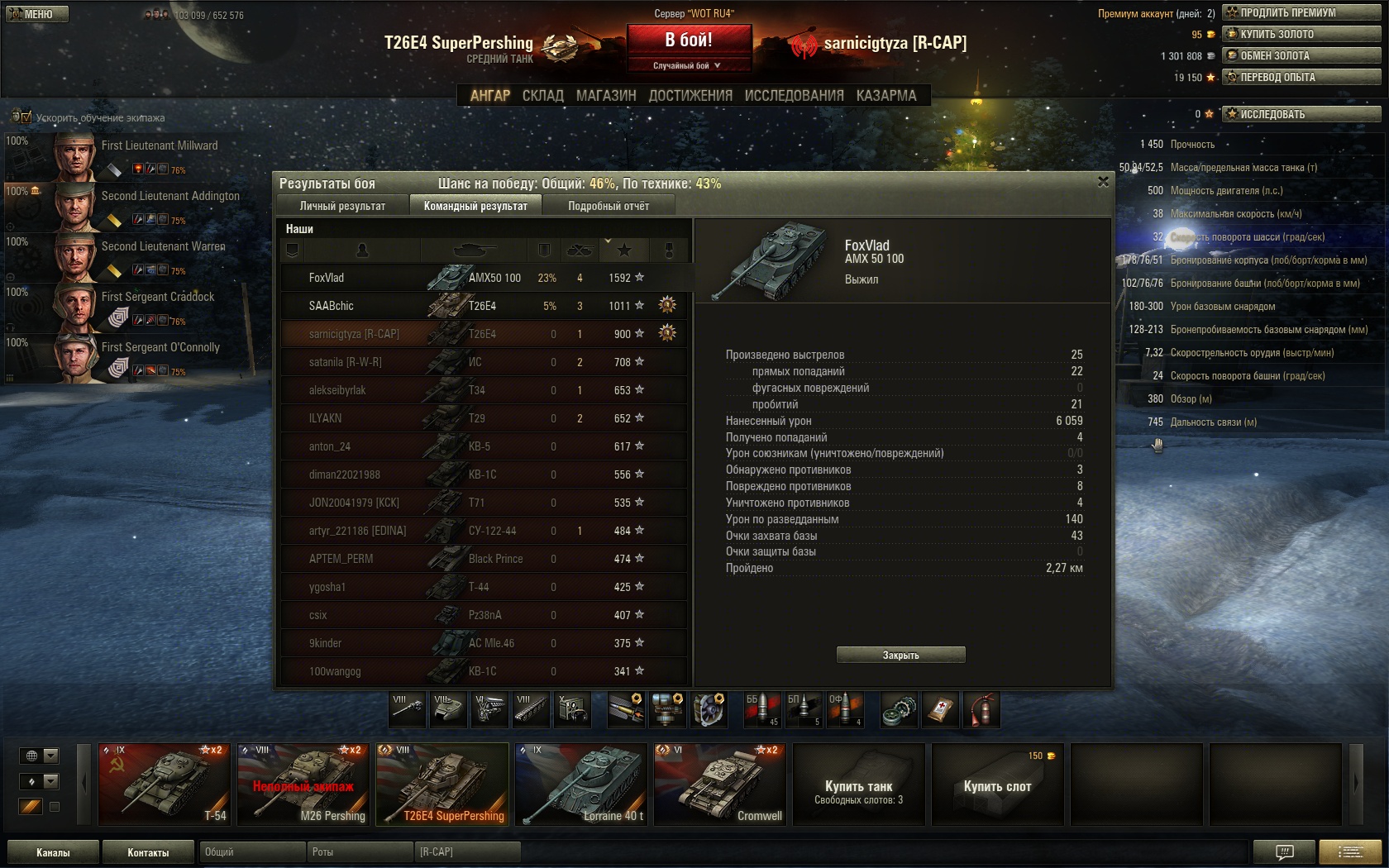The image size is (1389, 868).
Task: Click the Закрыть button
Action: tap(900, 655)
